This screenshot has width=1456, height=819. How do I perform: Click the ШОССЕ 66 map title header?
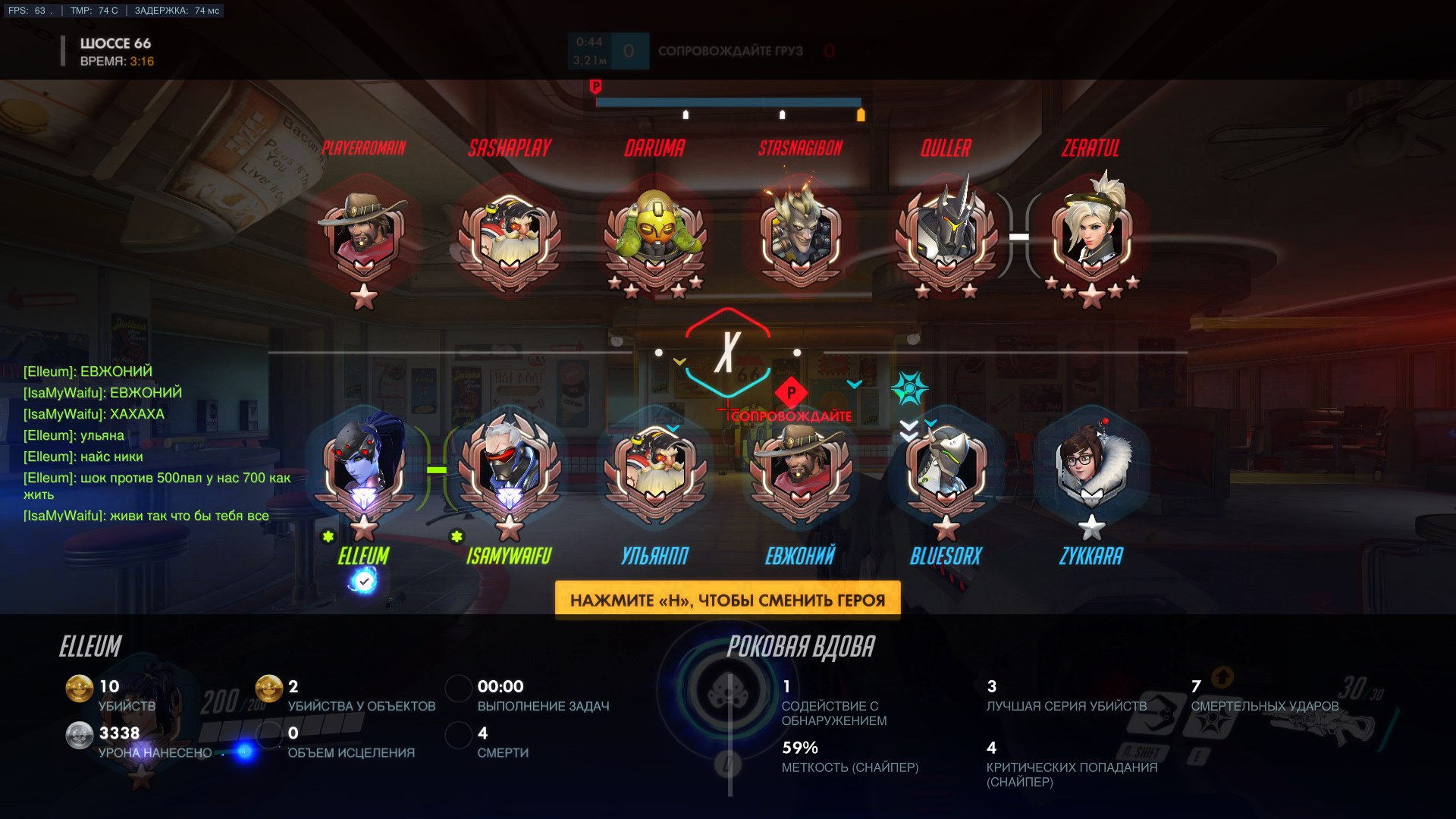[115, 43]
